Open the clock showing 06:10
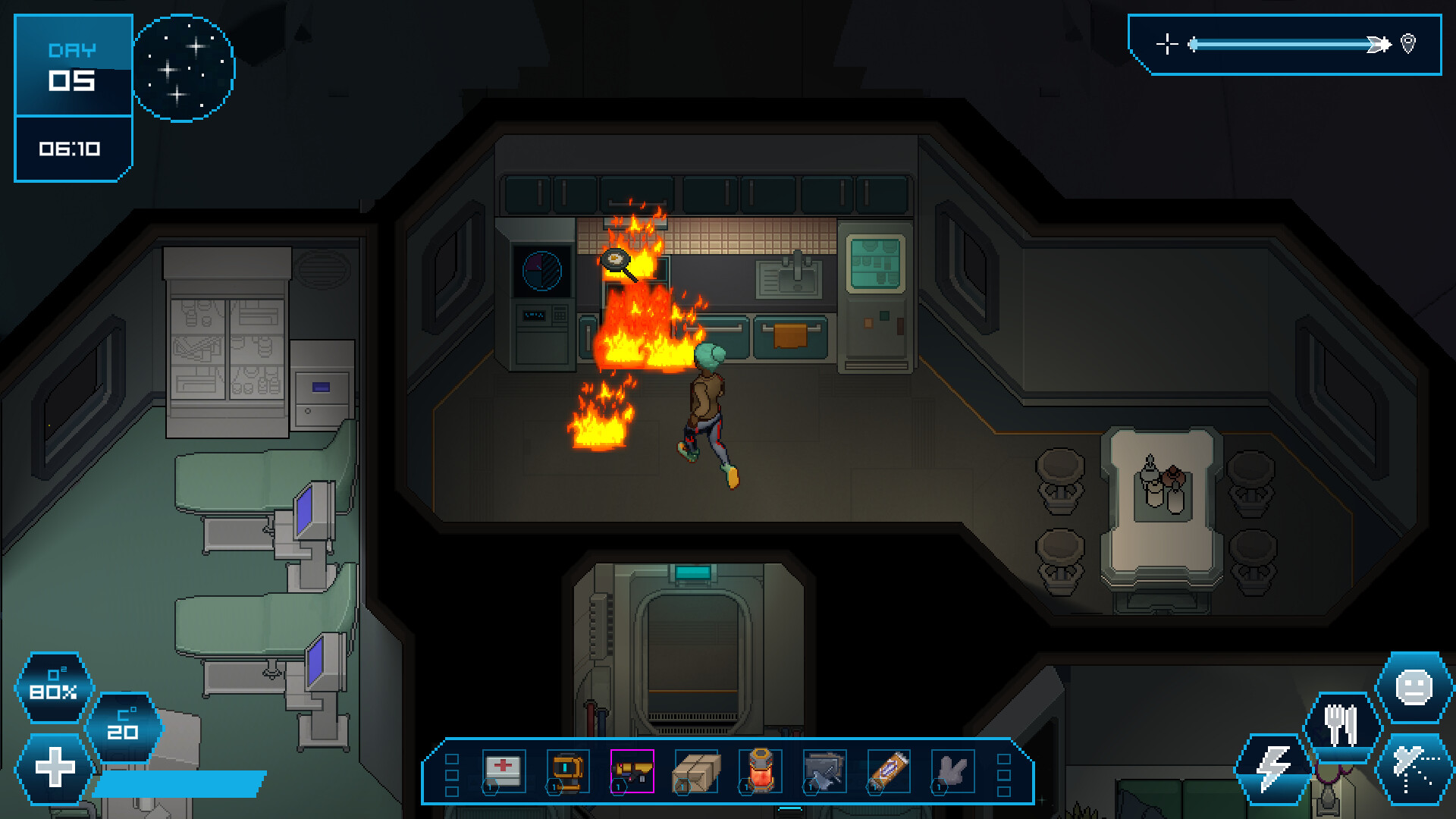 point(73,149)
